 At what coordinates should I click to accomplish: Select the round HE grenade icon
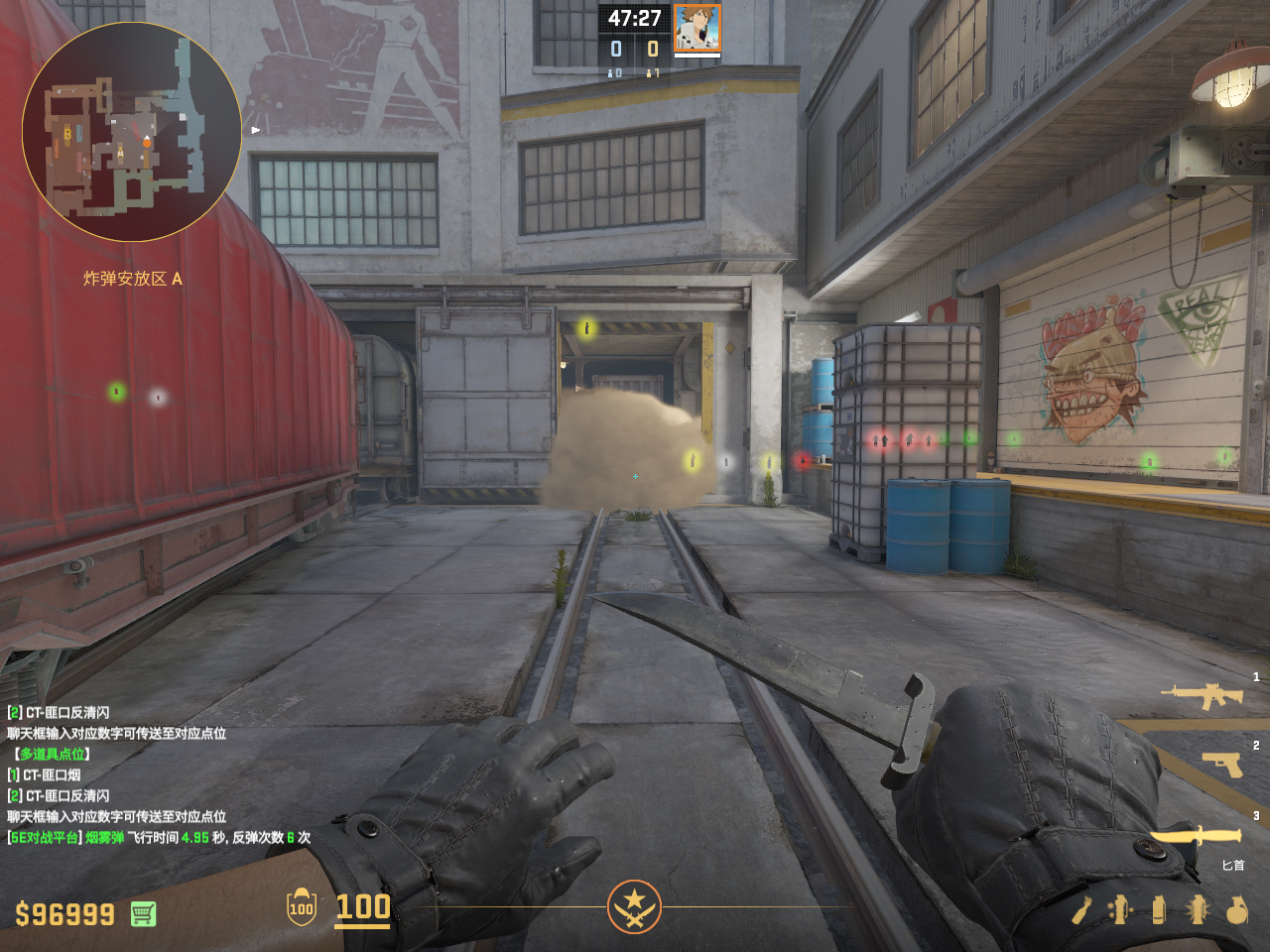click(x=1236, y=909)
